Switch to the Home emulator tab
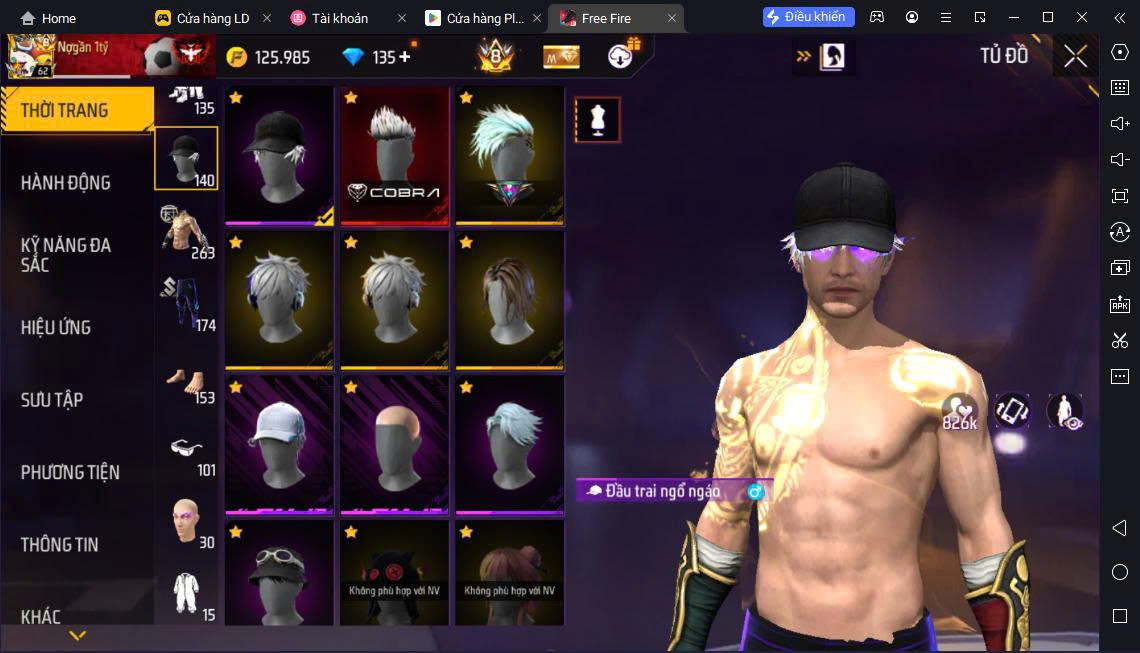 tap(48, 18)
